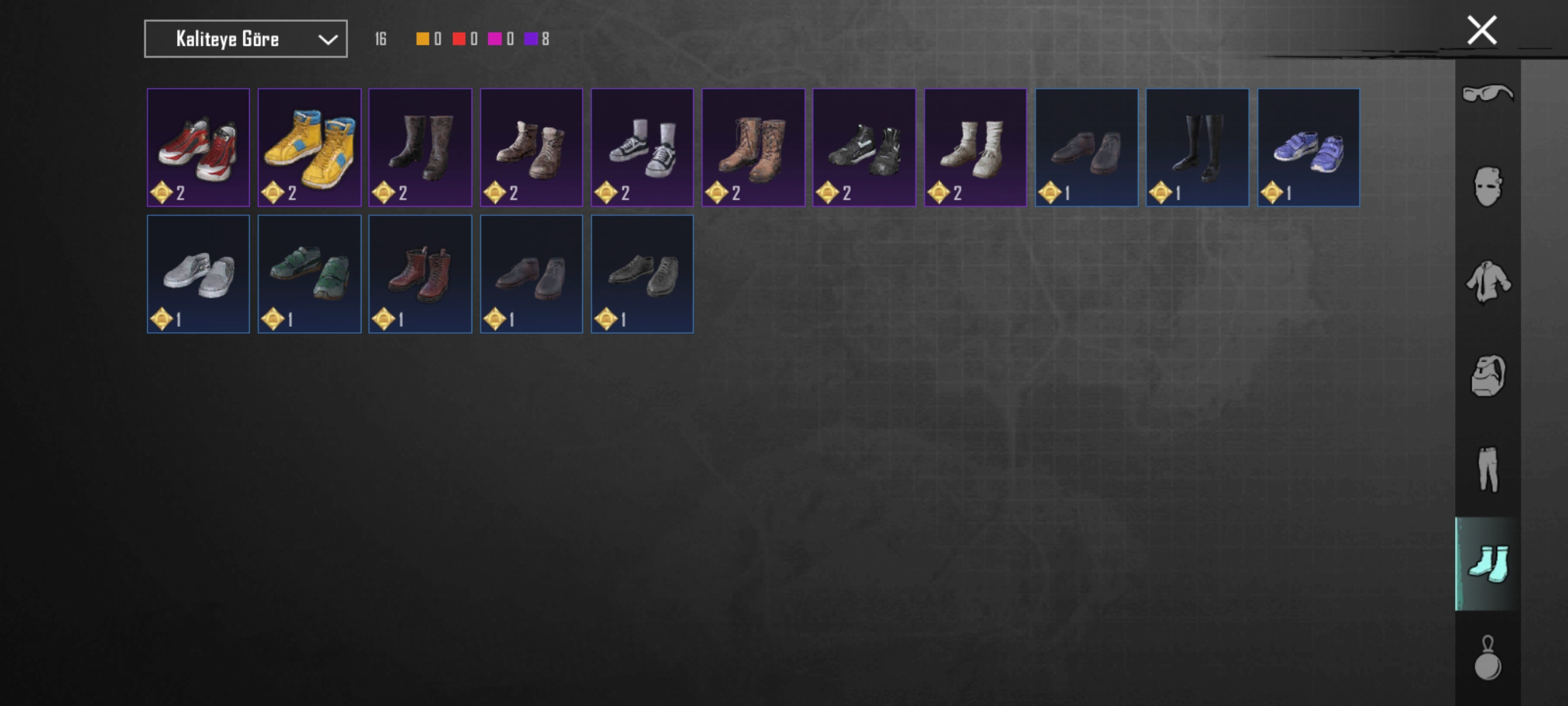The width and height of the screenshot is (1568, 706).
Task: Pick the black and white canvas sneakers
Action: [642, 148]
